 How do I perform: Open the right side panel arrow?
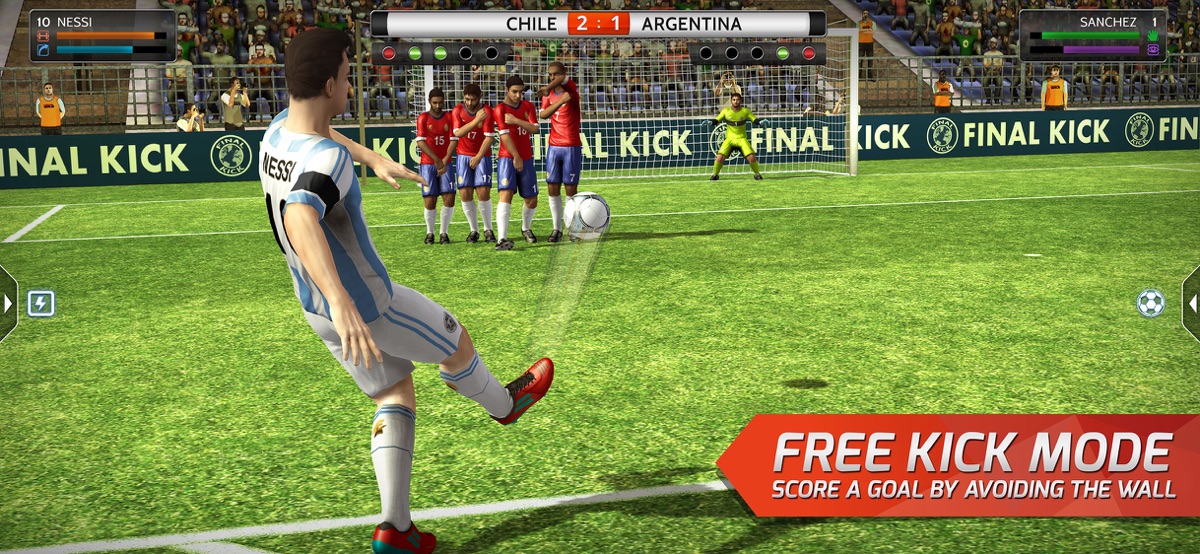click(x=1192, y=302)
